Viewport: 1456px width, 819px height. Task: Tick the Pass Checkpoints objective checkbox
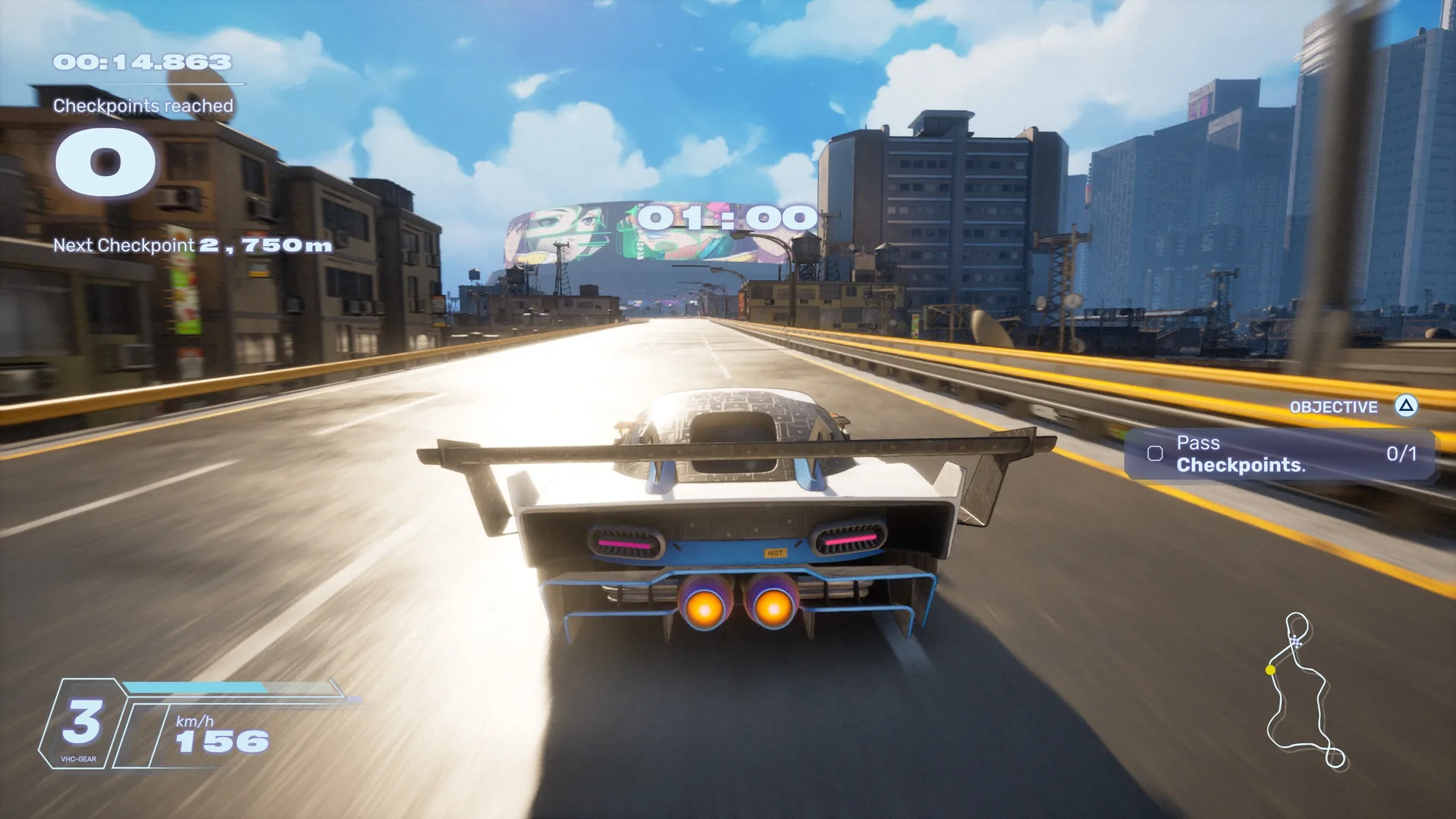pos(1155,453)
